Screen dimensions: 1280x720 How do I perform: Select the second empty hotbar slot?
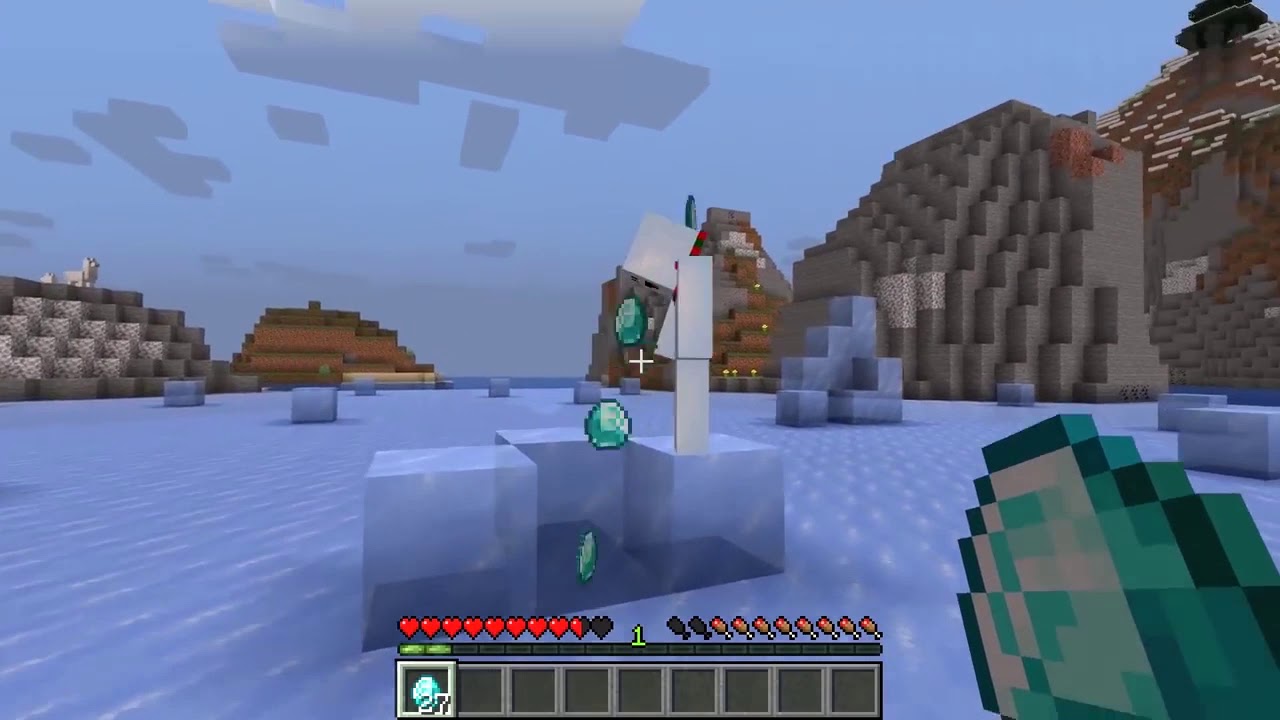coord(481,688)
